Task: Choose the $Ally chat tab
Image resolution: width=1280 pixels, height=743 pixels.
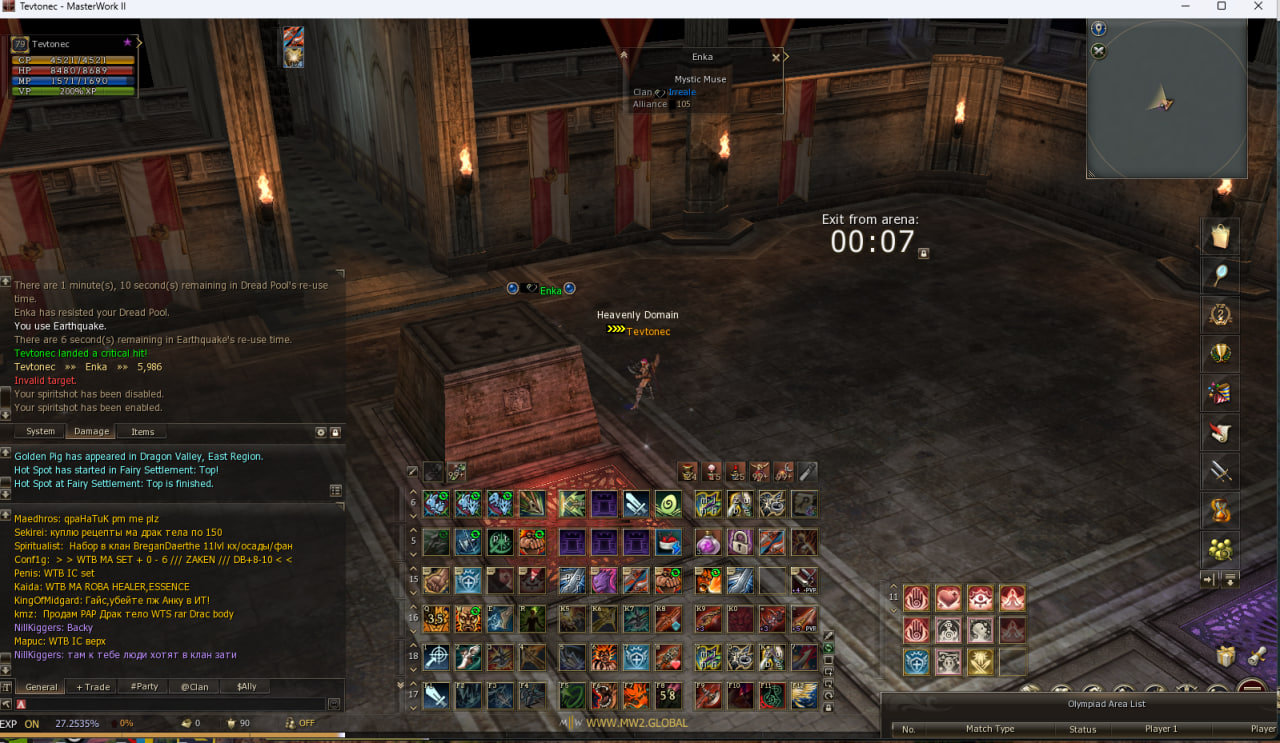Action: (x=246, y=687)
